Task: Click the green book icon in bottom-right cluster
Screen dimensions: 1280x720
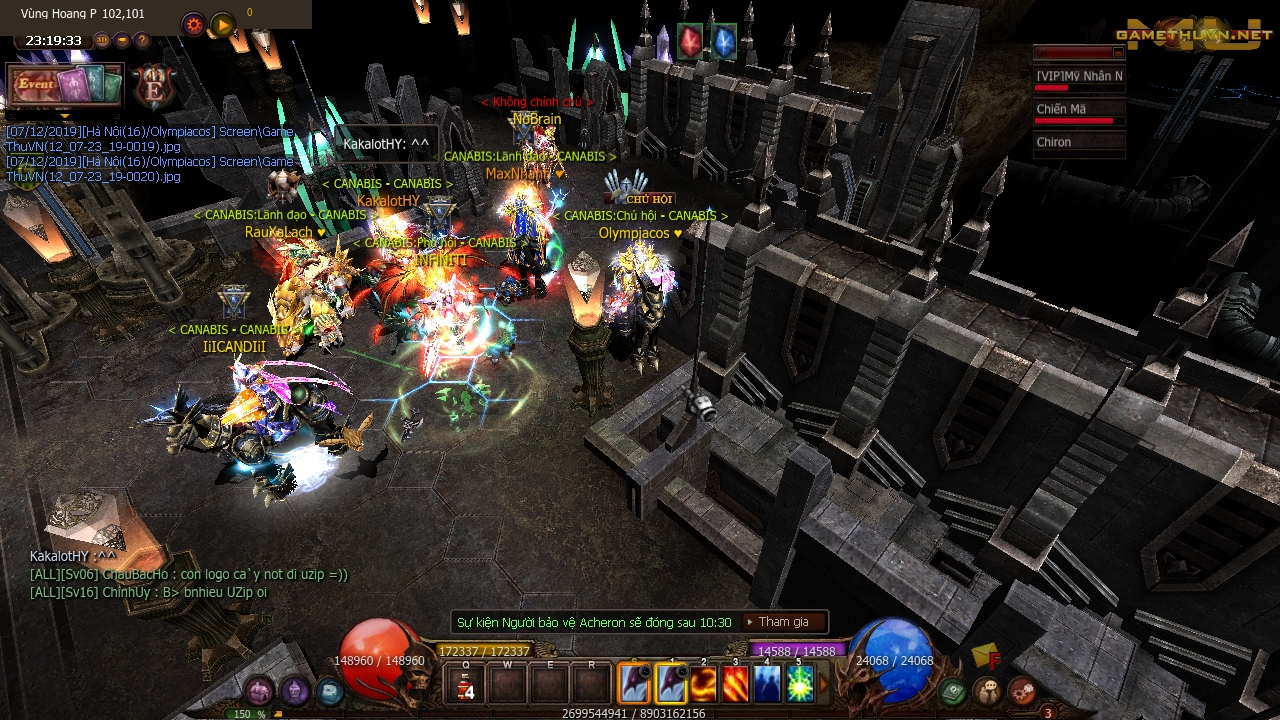Action: 953,690
